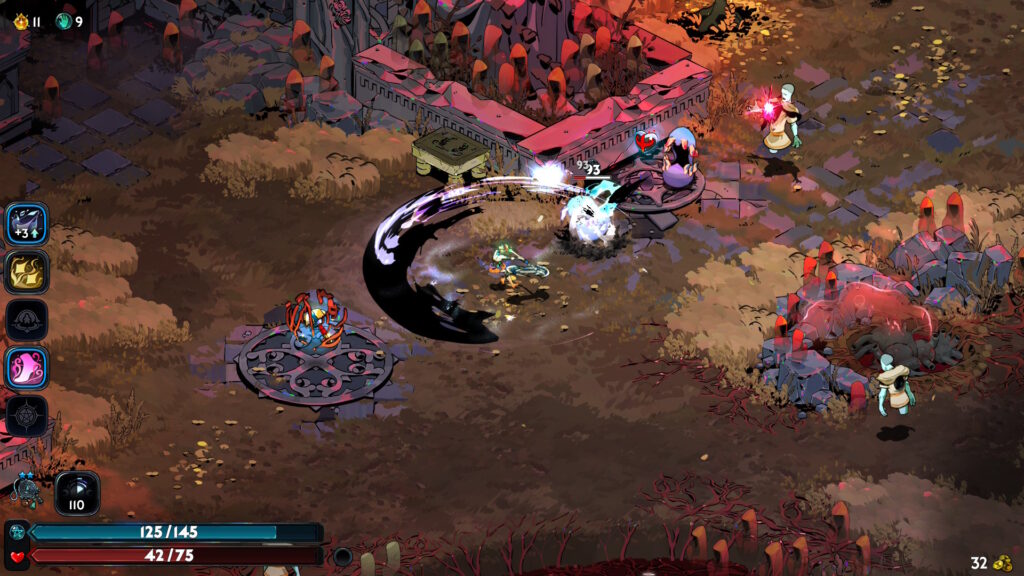Screen dimensions: 1024x576
Task: Select the empty magick circle boon slot
Action: point(26,415)
